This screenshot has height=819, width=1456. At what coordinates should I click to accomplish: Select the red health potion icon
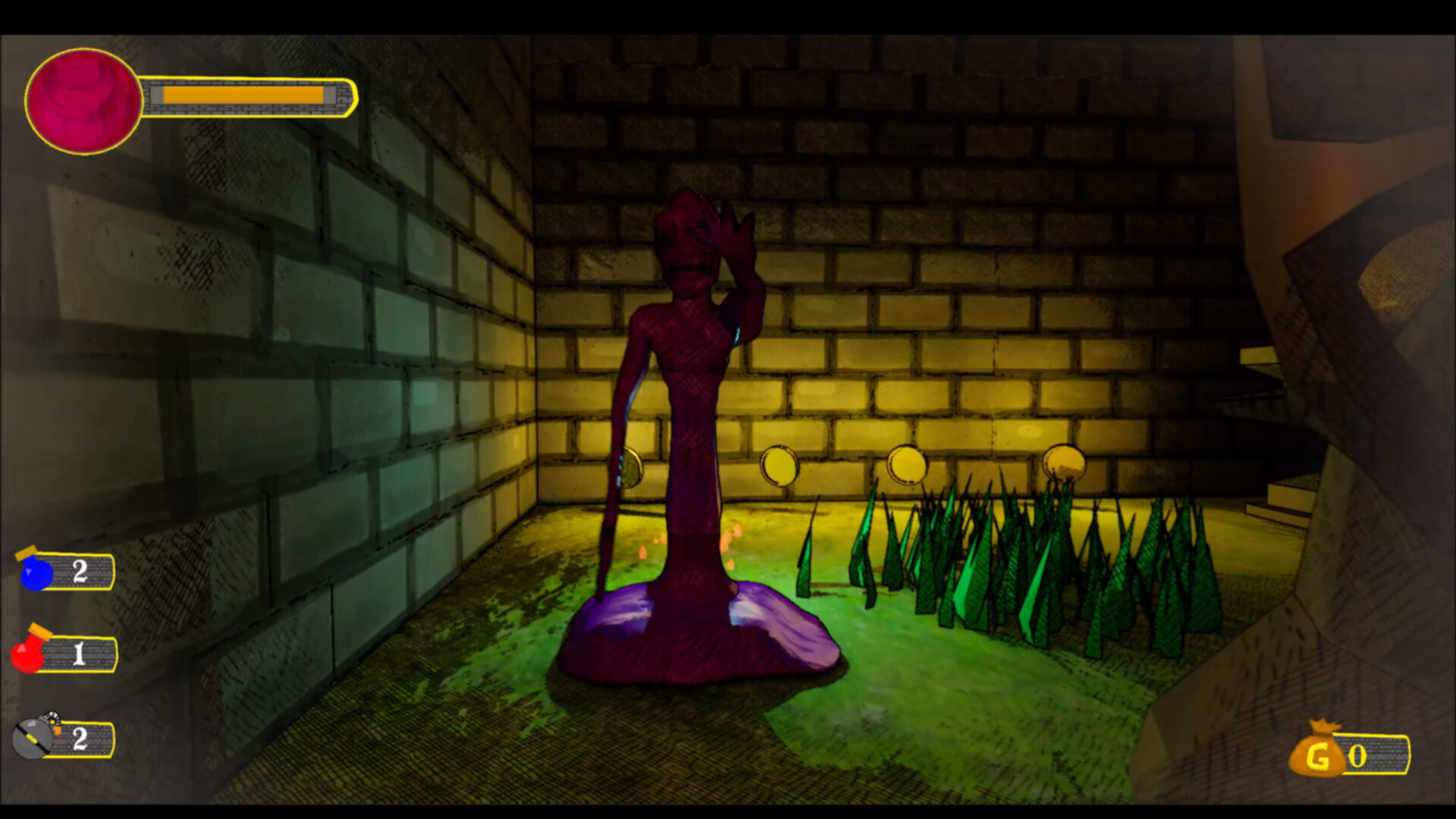point(28,654)
